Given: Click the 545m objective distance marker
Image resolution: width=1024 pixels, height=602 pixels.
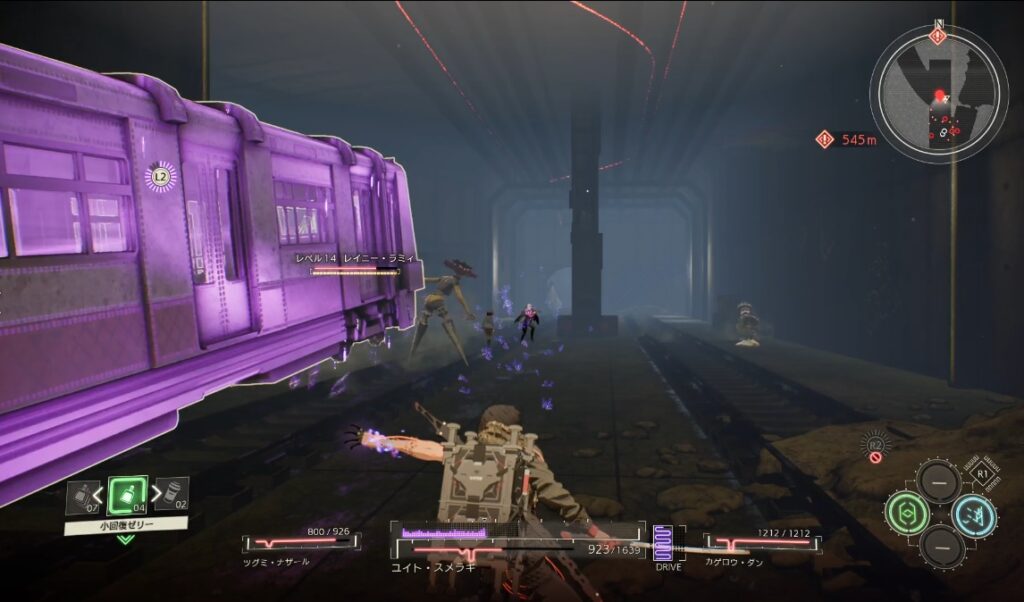Looking at the screenshot, I should coord(846,140).
